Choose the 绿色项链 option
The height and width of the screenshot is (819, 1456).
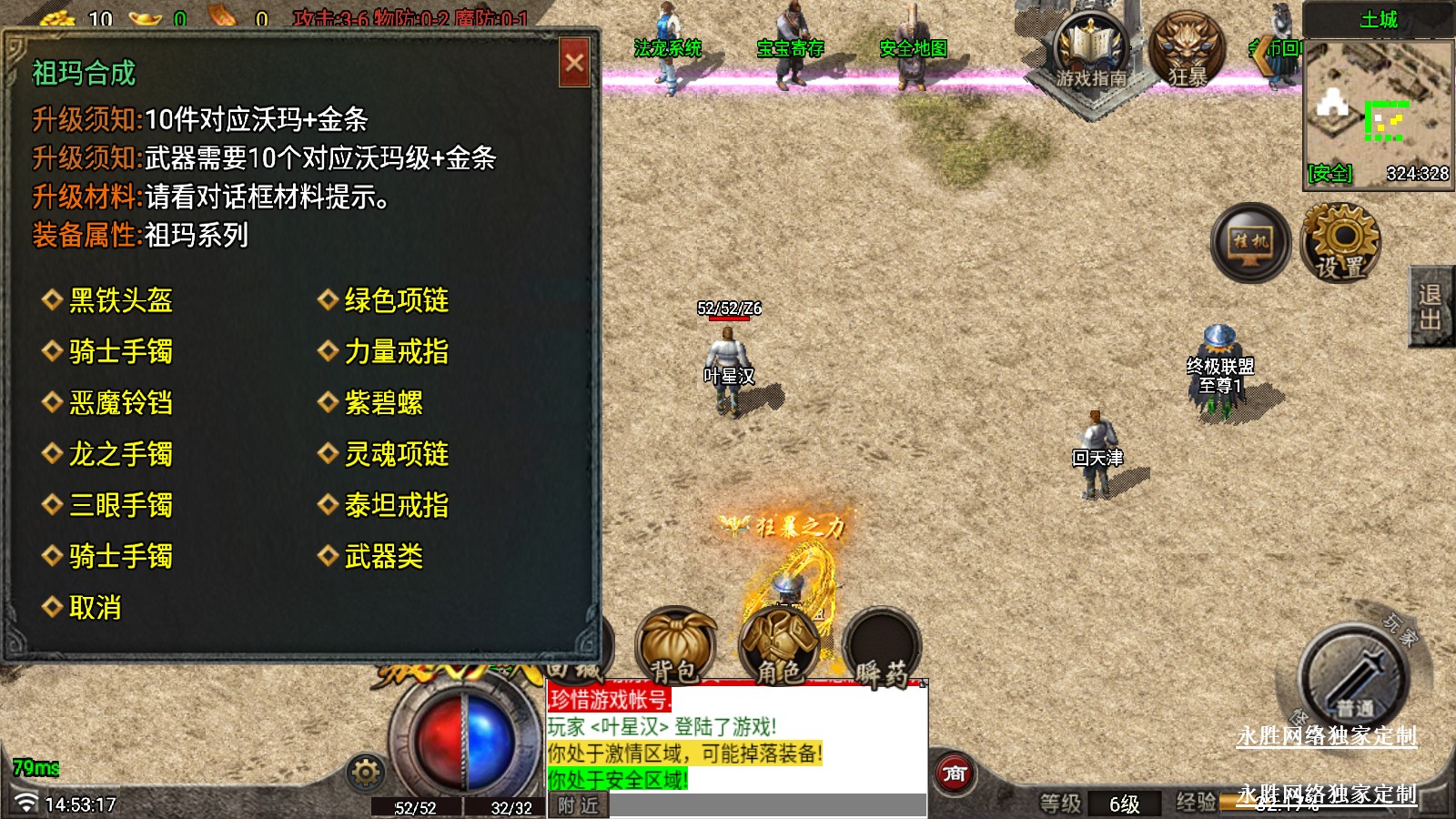tap(396, 300)
